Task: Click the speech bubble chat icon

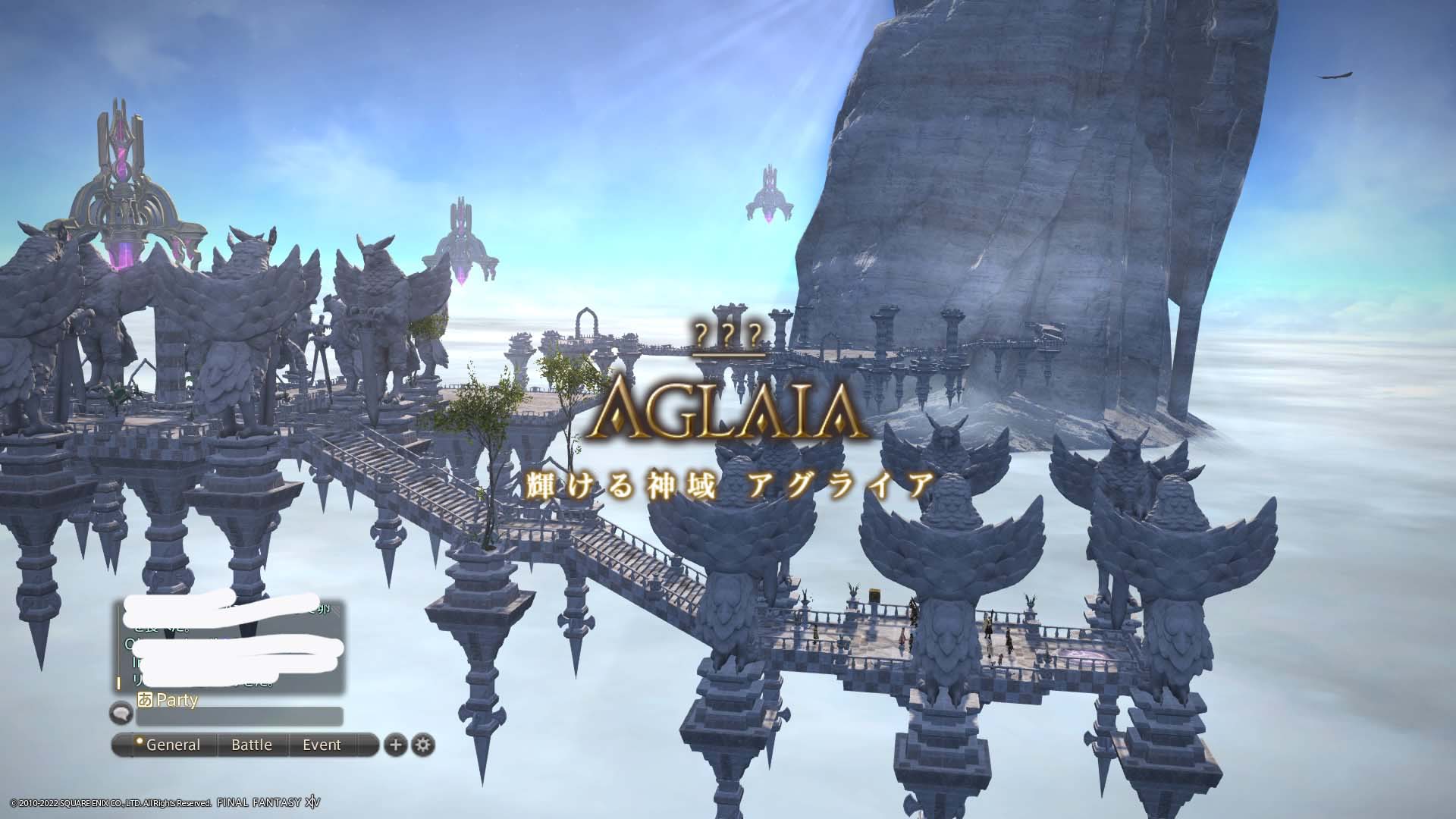Action: tap(121, 713)
